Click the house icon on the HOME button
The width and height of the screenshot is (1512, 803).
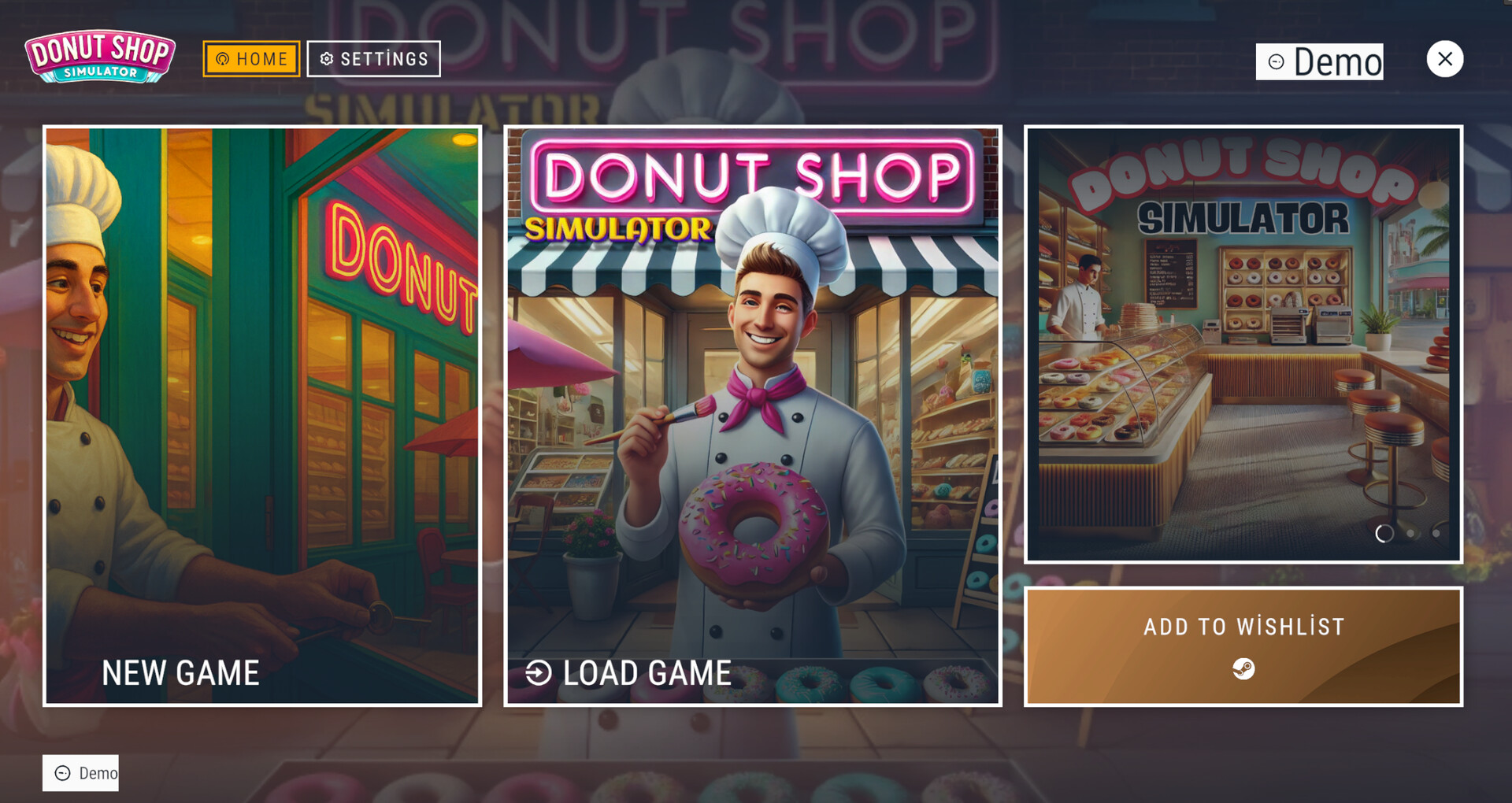pos(224,58)
